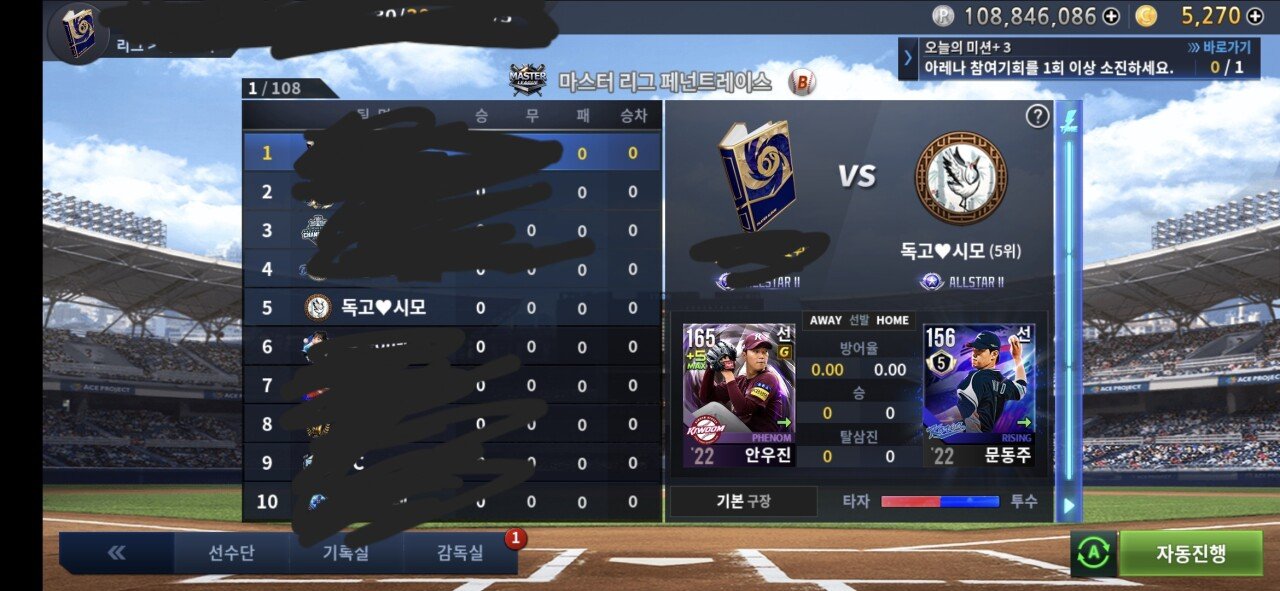View the 안우진 starting pitcher card

tap(739, 395)
